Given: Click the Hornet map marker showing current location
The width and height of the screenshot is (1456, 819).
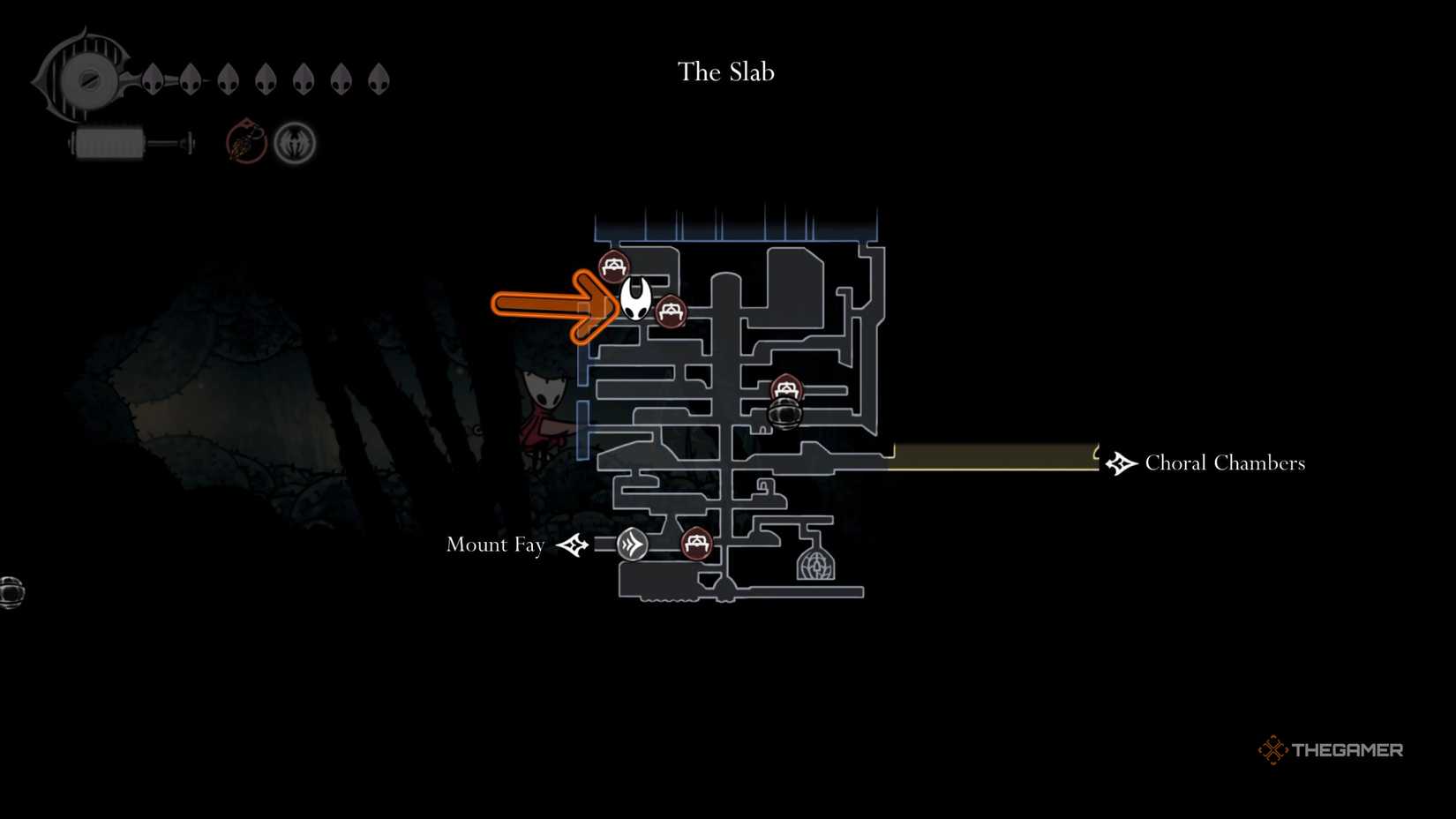Looking at the screenshot, I should click(x=635, y=299).
